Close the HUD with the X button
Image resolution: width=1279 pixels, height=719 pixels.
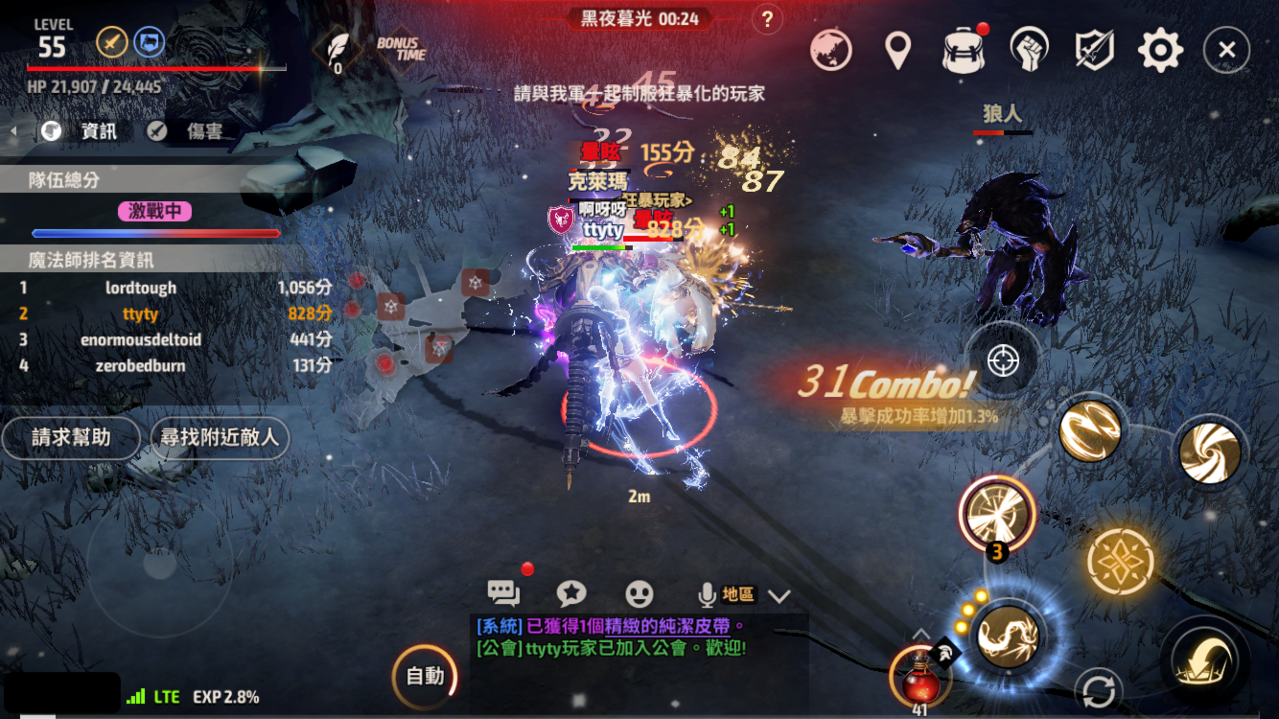pos(1226,50)
